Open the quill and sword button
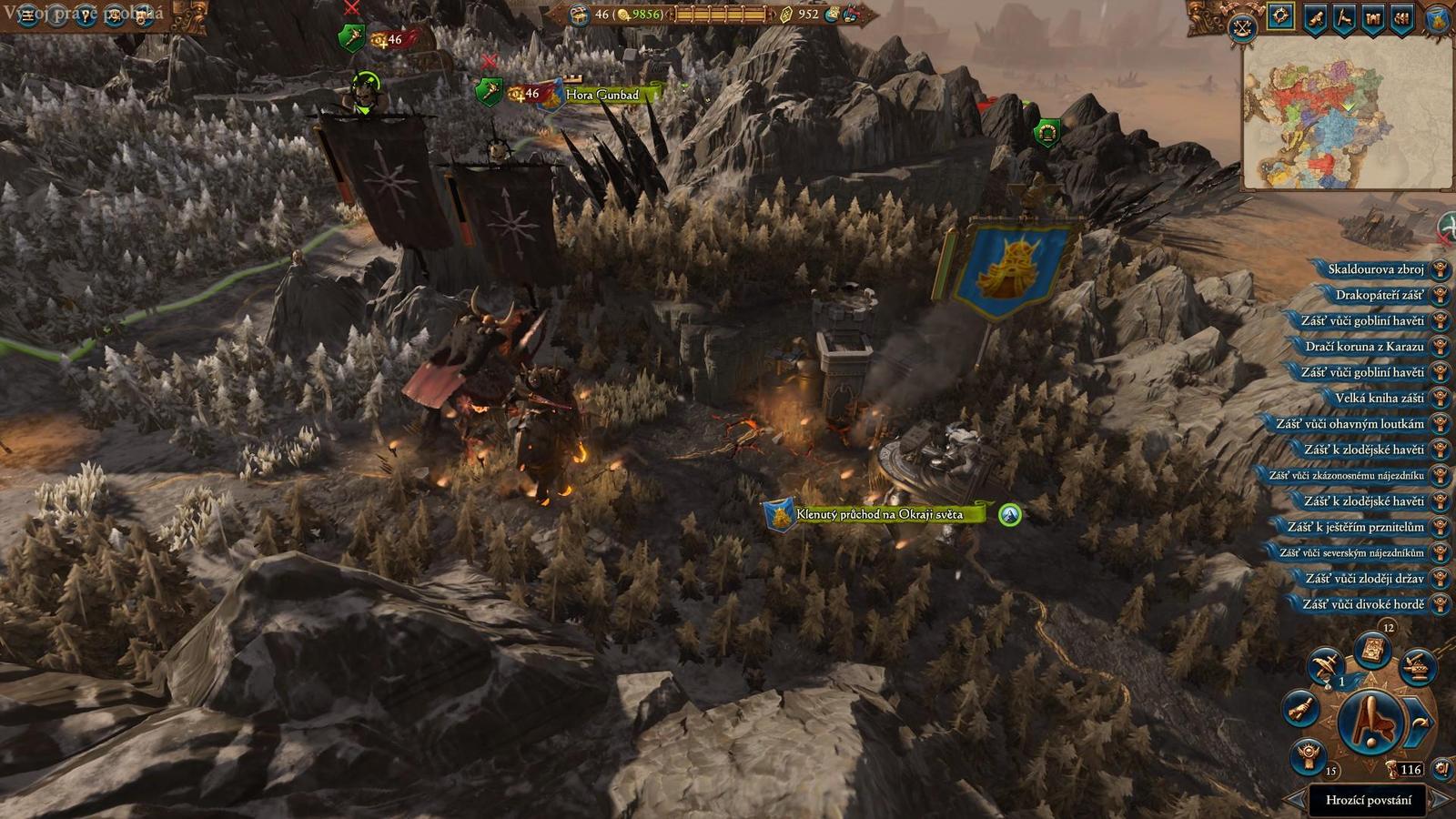The image size is (1456, 819). tap(1324, 666)
